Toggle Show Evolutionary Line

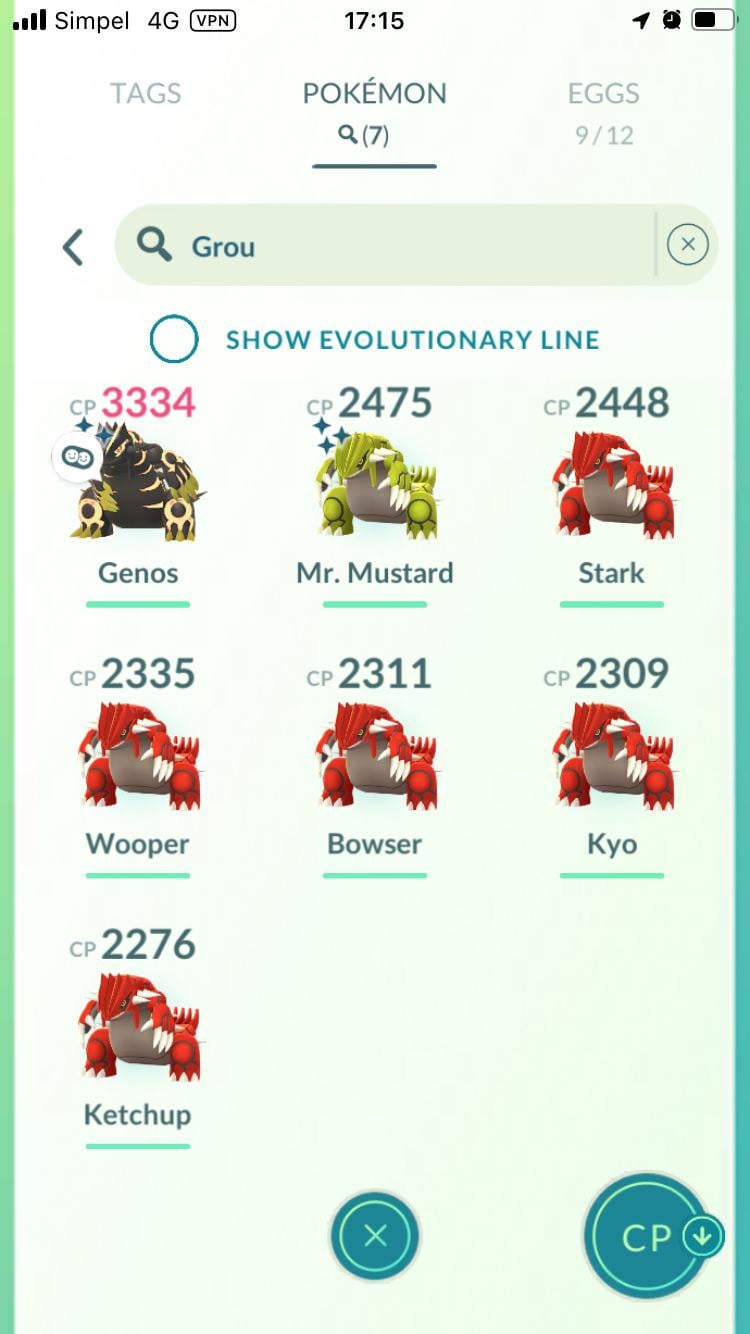click(x=174, y=339)
